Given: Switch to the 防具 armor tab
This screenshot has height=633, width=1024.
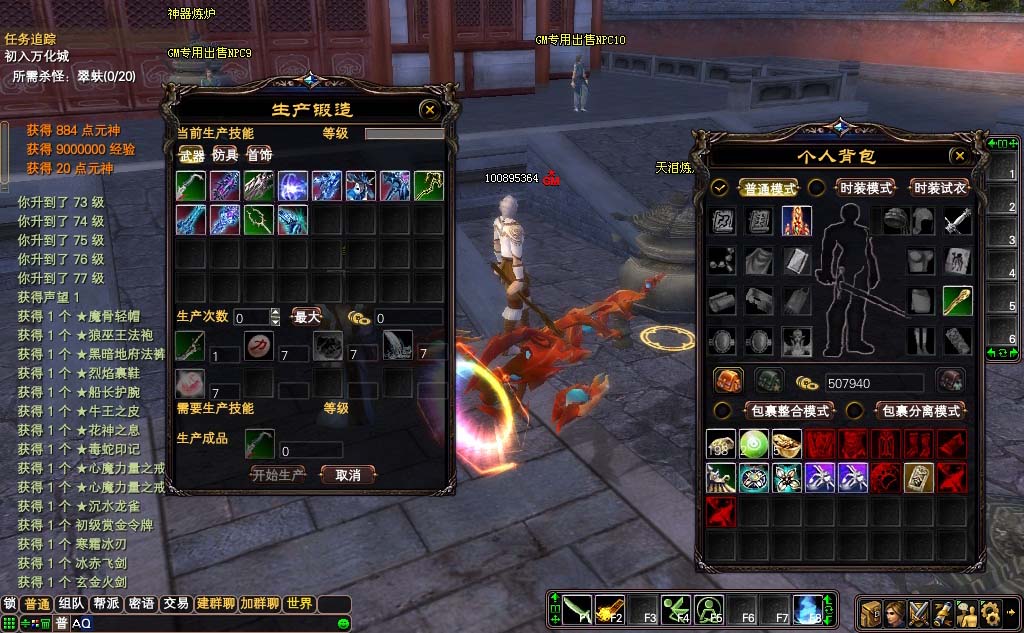Looking at the screenshot, I should coord(225,155).
